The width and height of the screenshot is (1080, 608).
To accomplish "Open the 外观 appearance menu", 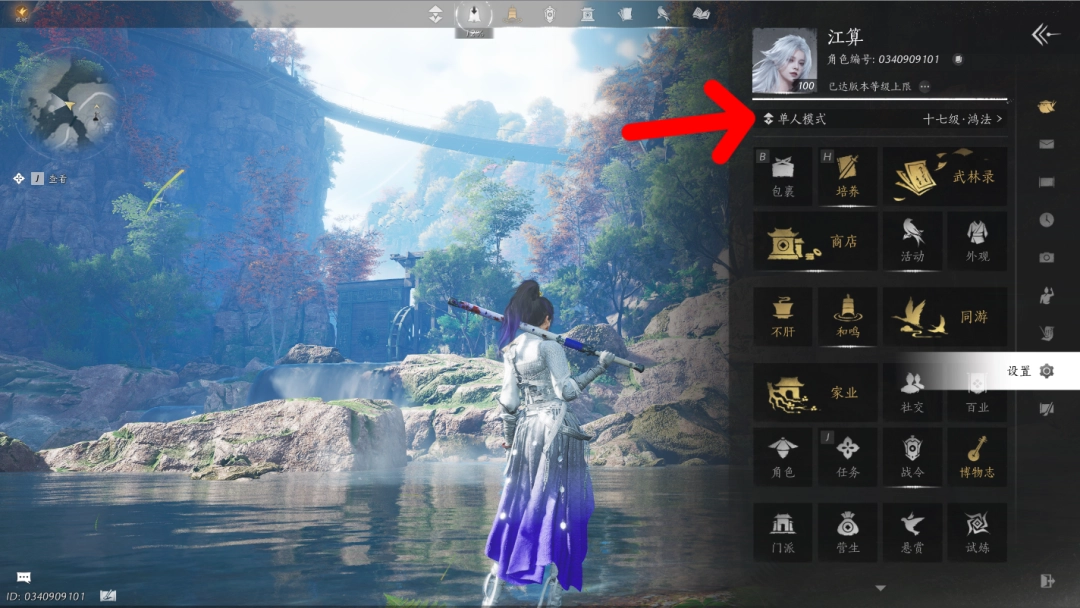I will (976, 241).
